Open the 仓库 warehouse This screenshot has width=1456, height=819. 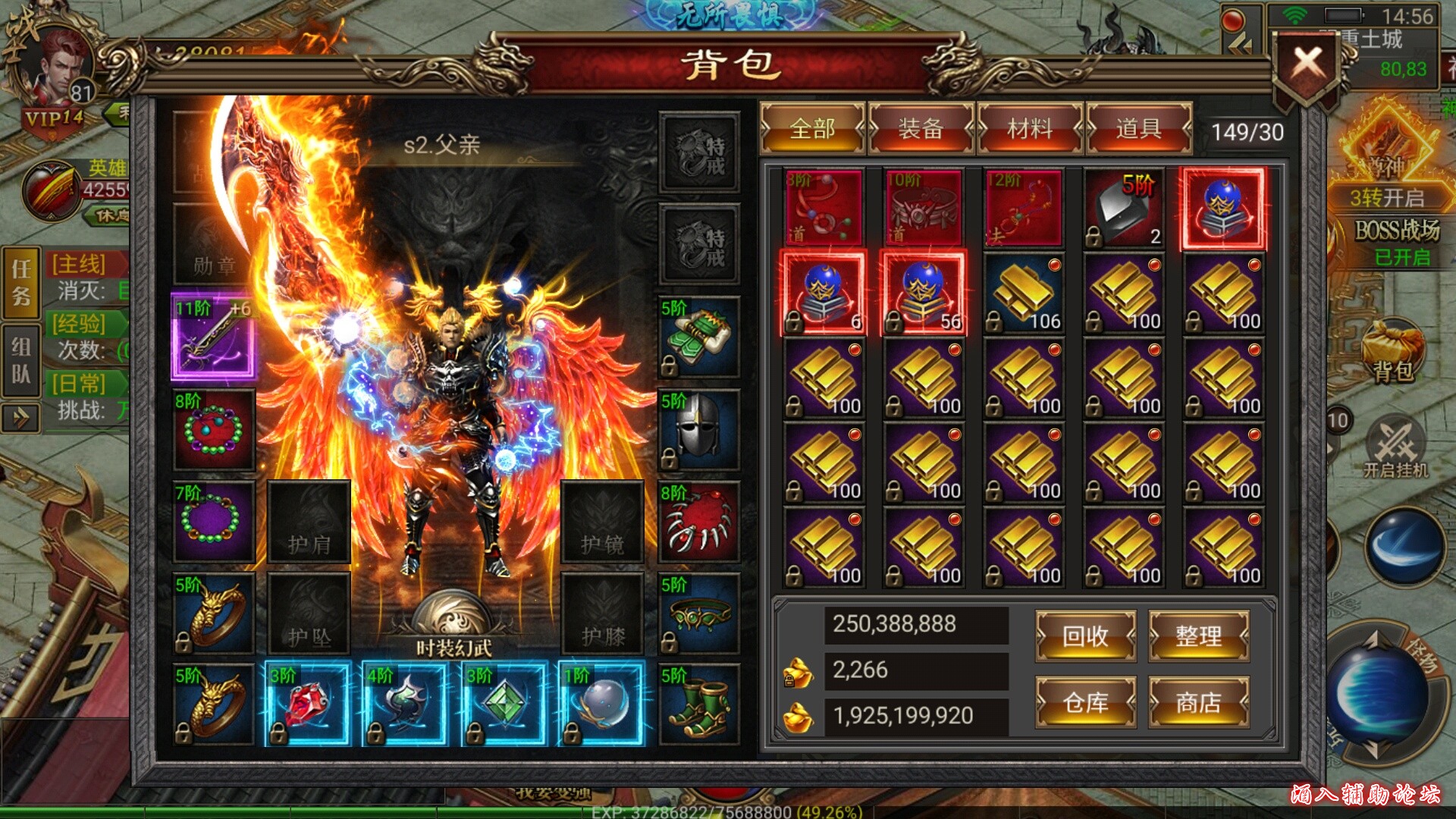click(1085, 703)
